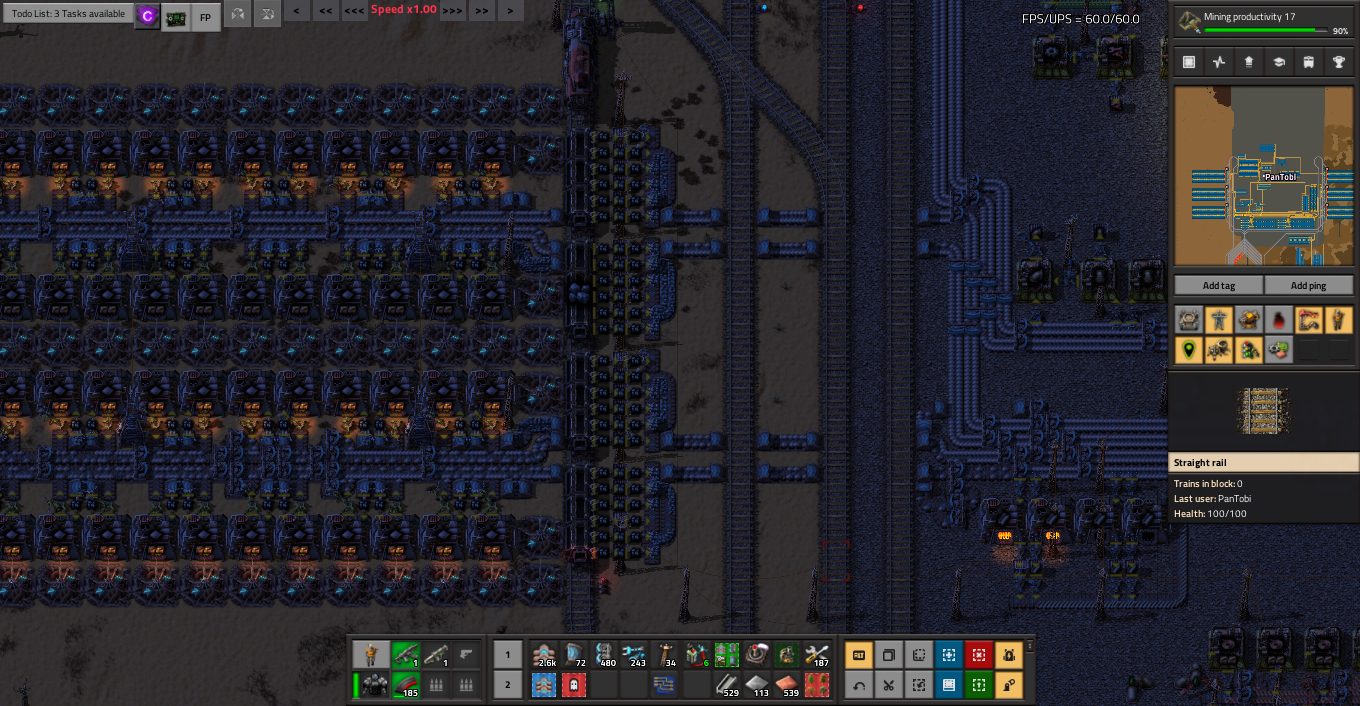Open the Todo List tasks button

68,14
